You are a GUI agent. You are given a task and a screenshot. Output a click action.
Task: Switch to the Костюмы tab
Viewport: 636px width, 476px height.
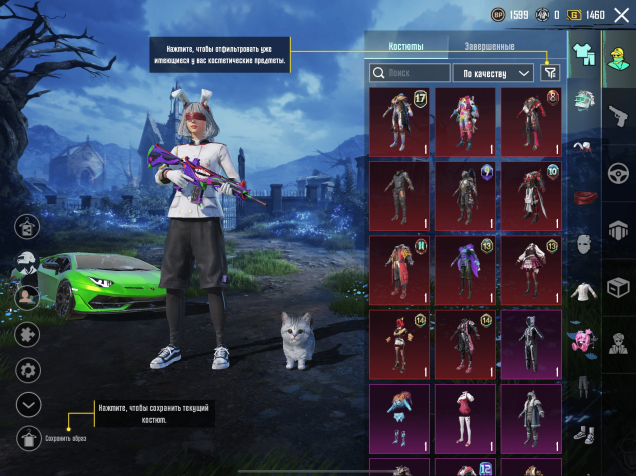click(x=405, y=47)
